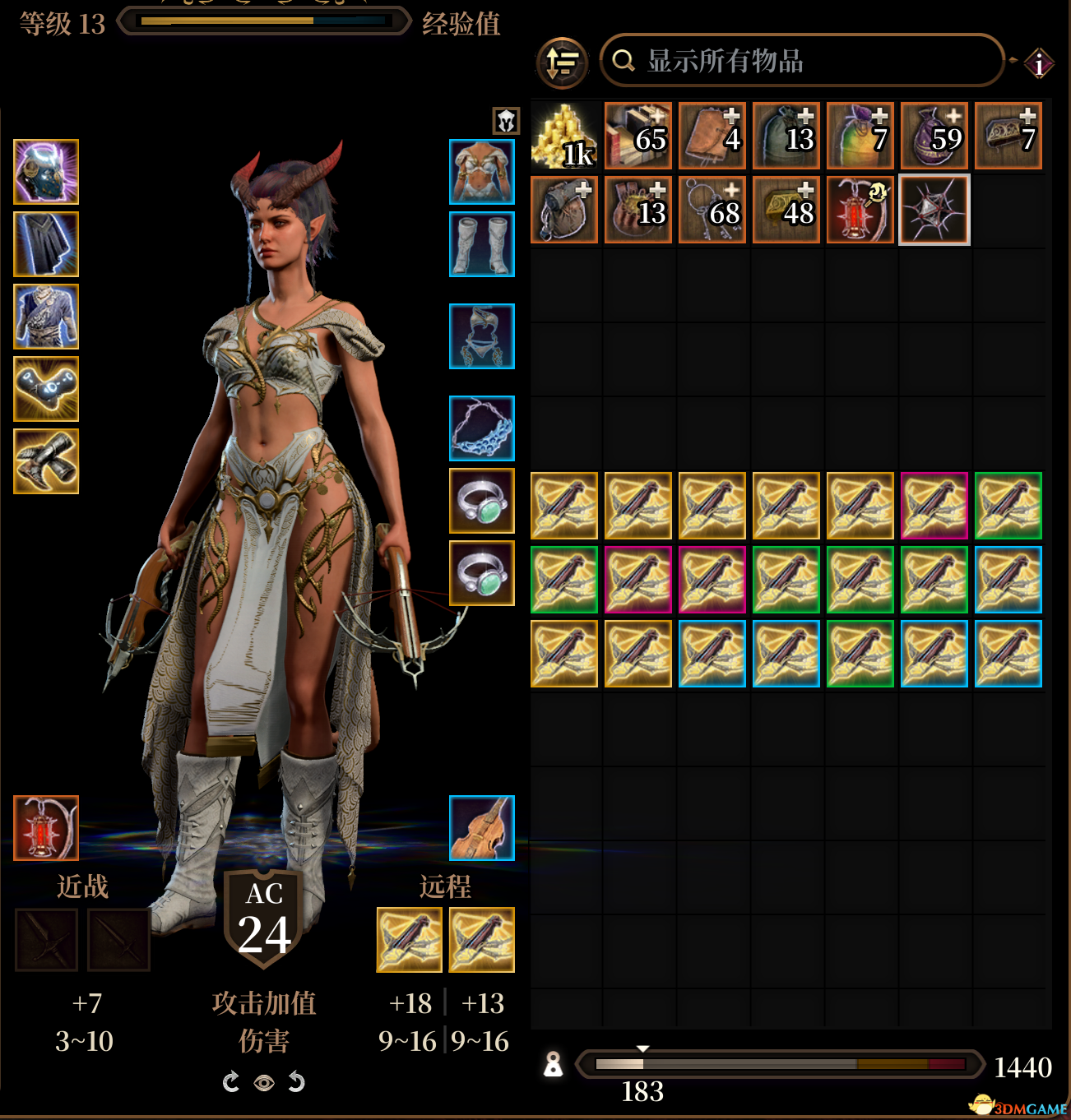Viewport: 1071px width, 1120px height.
Task: Select the equipped dark cloak slot
Action: point(46,244)
